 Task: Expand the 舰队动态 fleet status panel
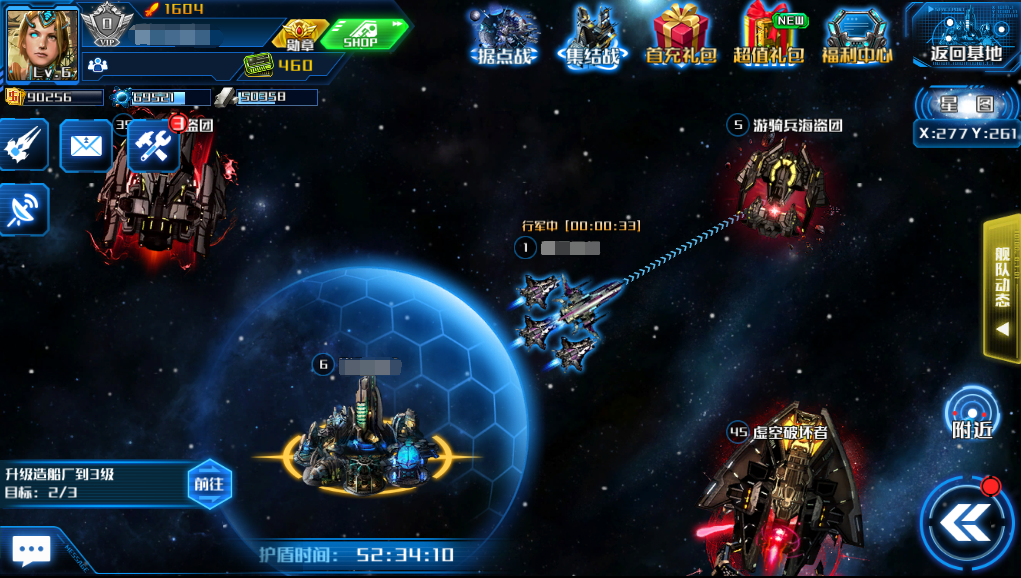coord(1002,288)
